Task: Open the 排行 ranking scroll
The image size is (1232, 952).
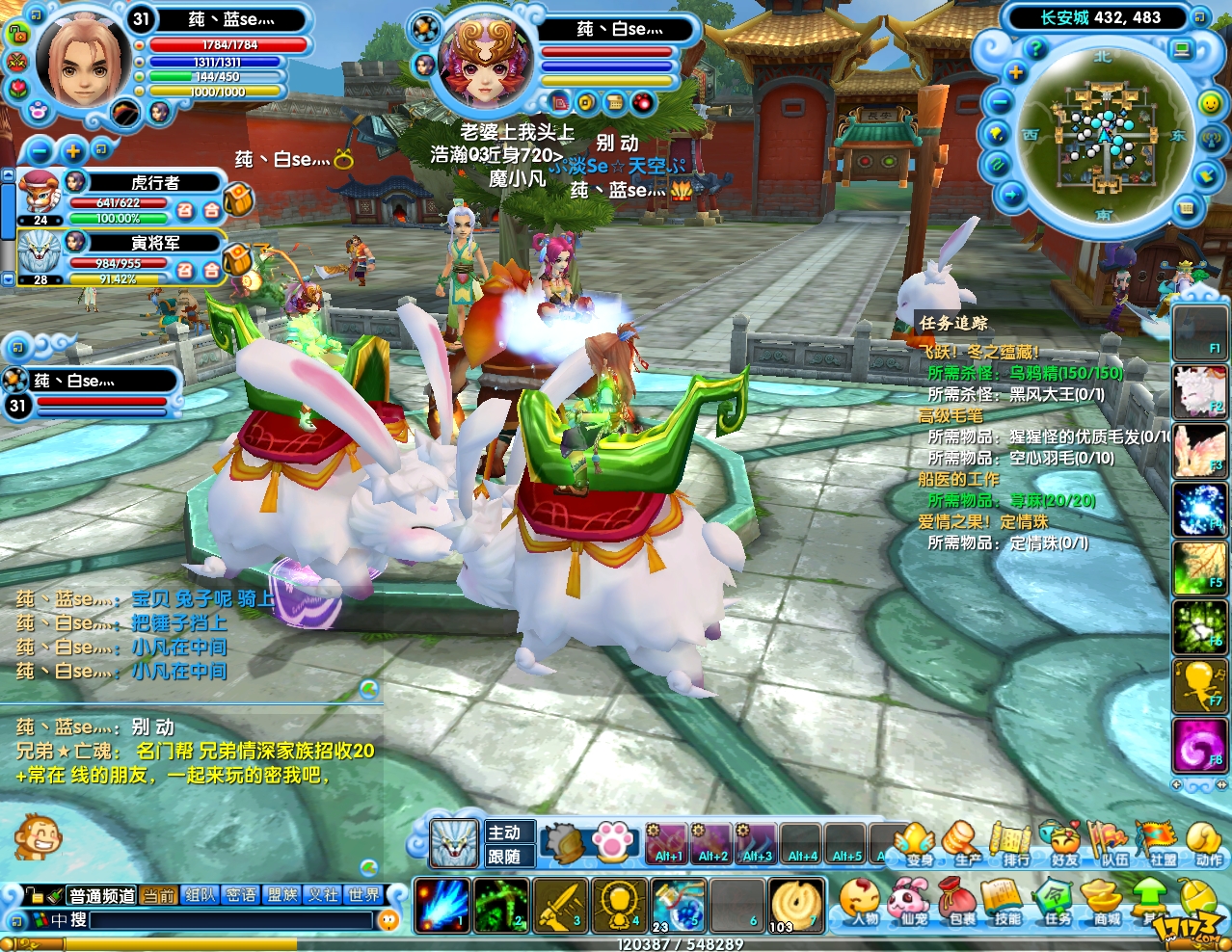Action: click(x=1014, y=843)
